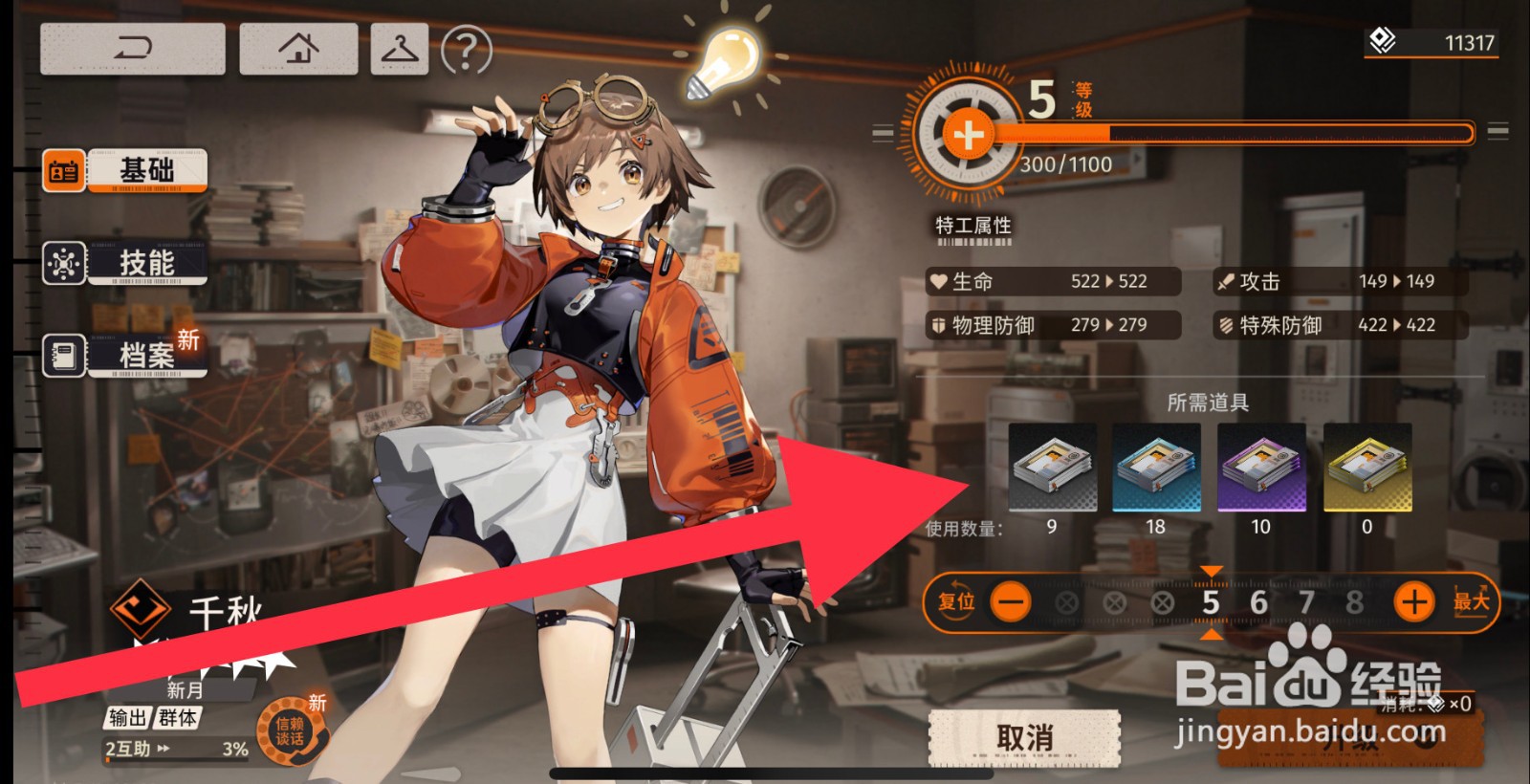This screenshot has width=1530, height=784.
Task: Select the purple intel material item
Action: point(1261,468)
